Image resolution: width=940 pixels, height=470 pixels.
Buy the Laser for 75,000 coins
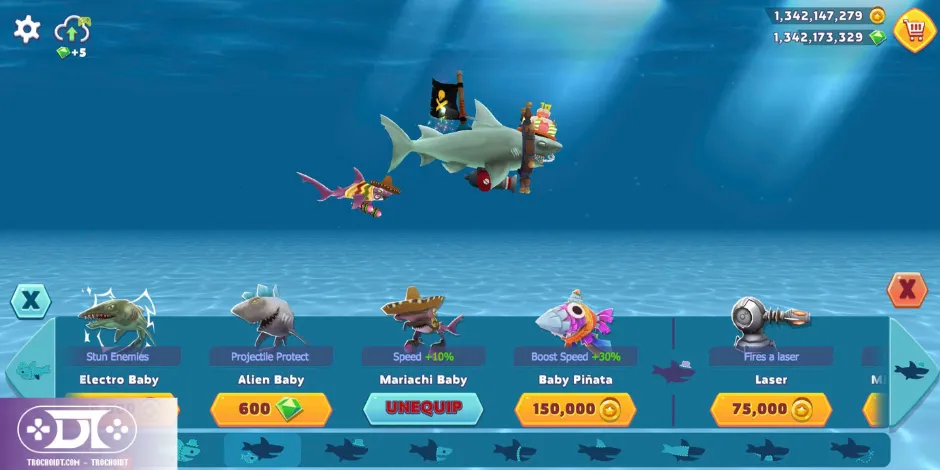pos(771,409)
